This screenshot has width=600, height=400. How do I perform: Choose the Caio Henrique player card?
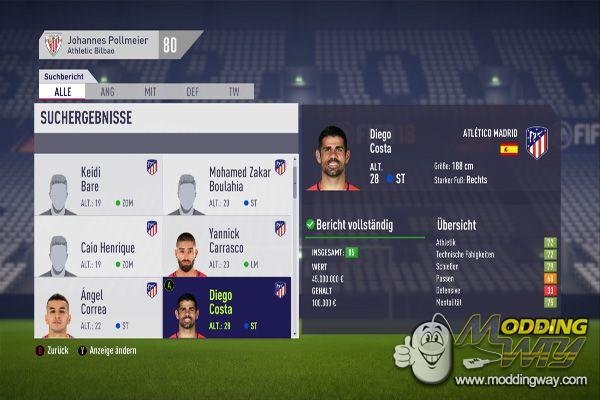coord(98,247)
